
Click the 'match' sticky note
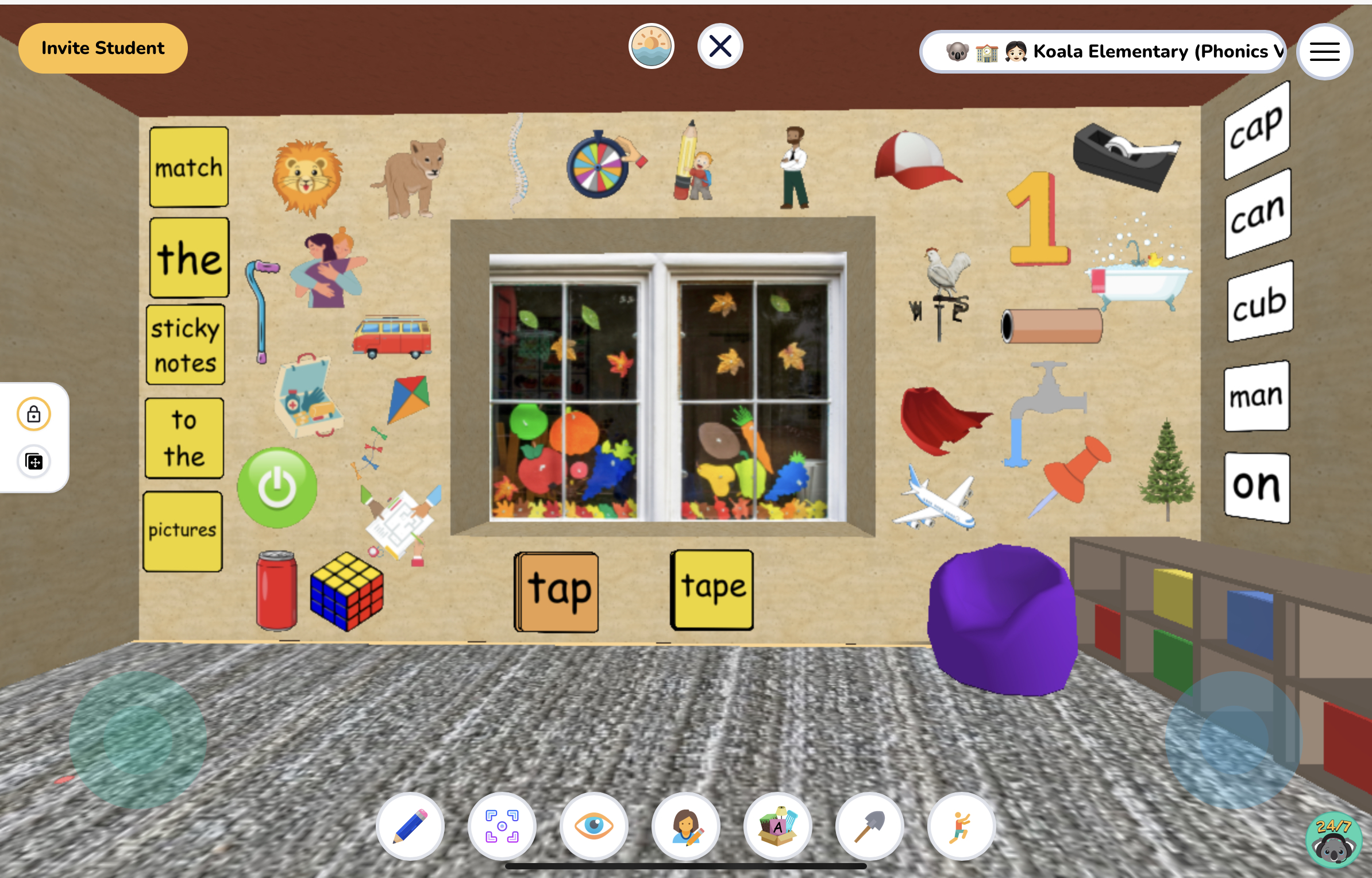(188, 167)
